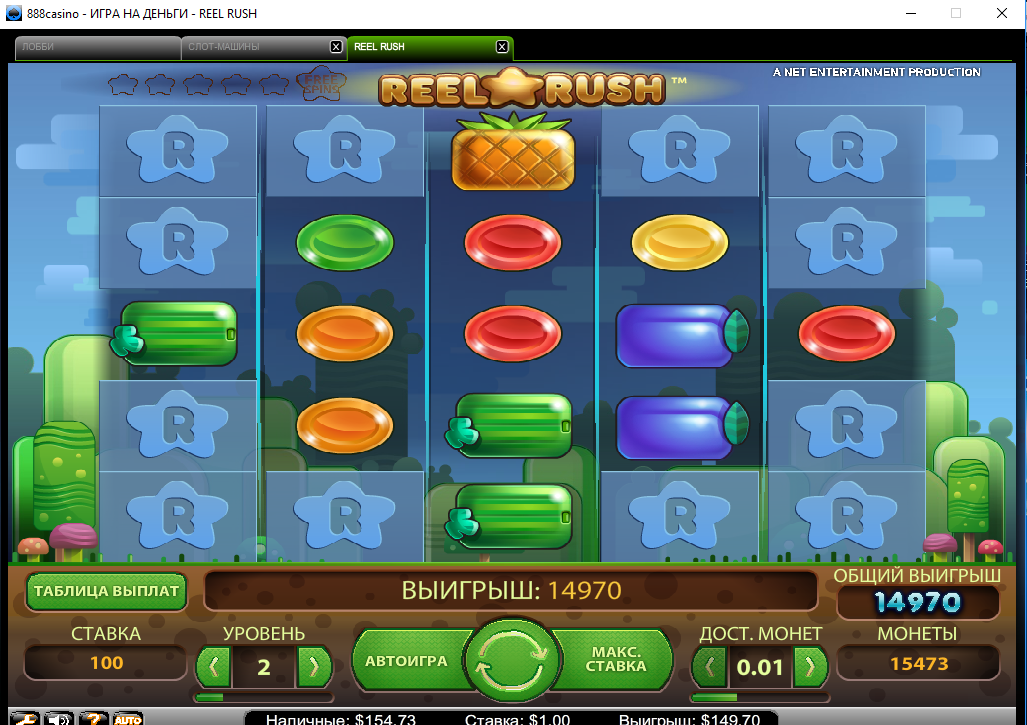This screenshot has width=1027, height=725.
Task: Raise the ДОСТ. МОНЕТ coin value
Action: 810,666
